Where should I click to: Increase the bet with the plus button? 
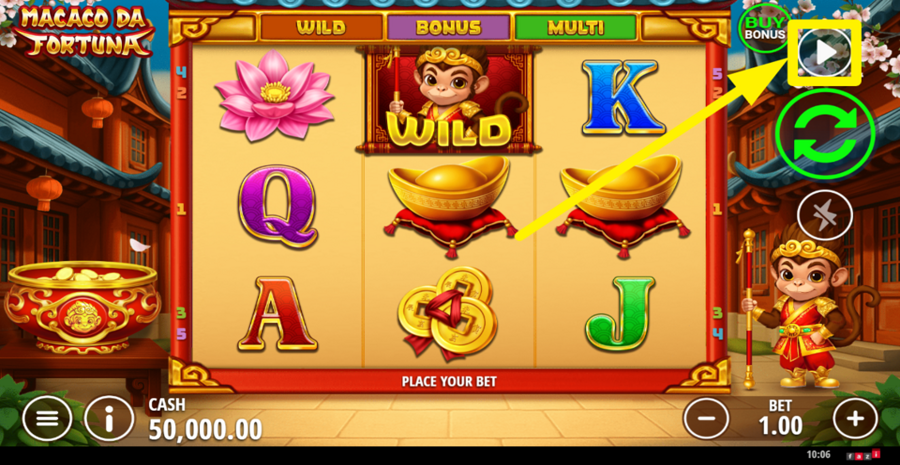click(854, 417)
